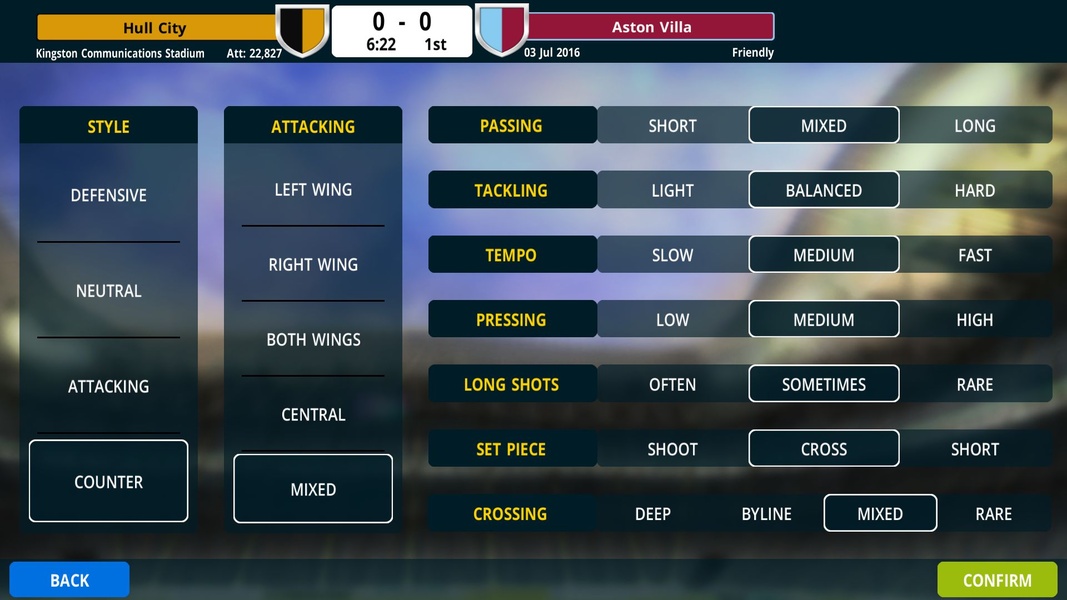Choose the Neutral play style
Image resolution: width=1067 pixels, height=600 pixels.
[x=108, y=291]
